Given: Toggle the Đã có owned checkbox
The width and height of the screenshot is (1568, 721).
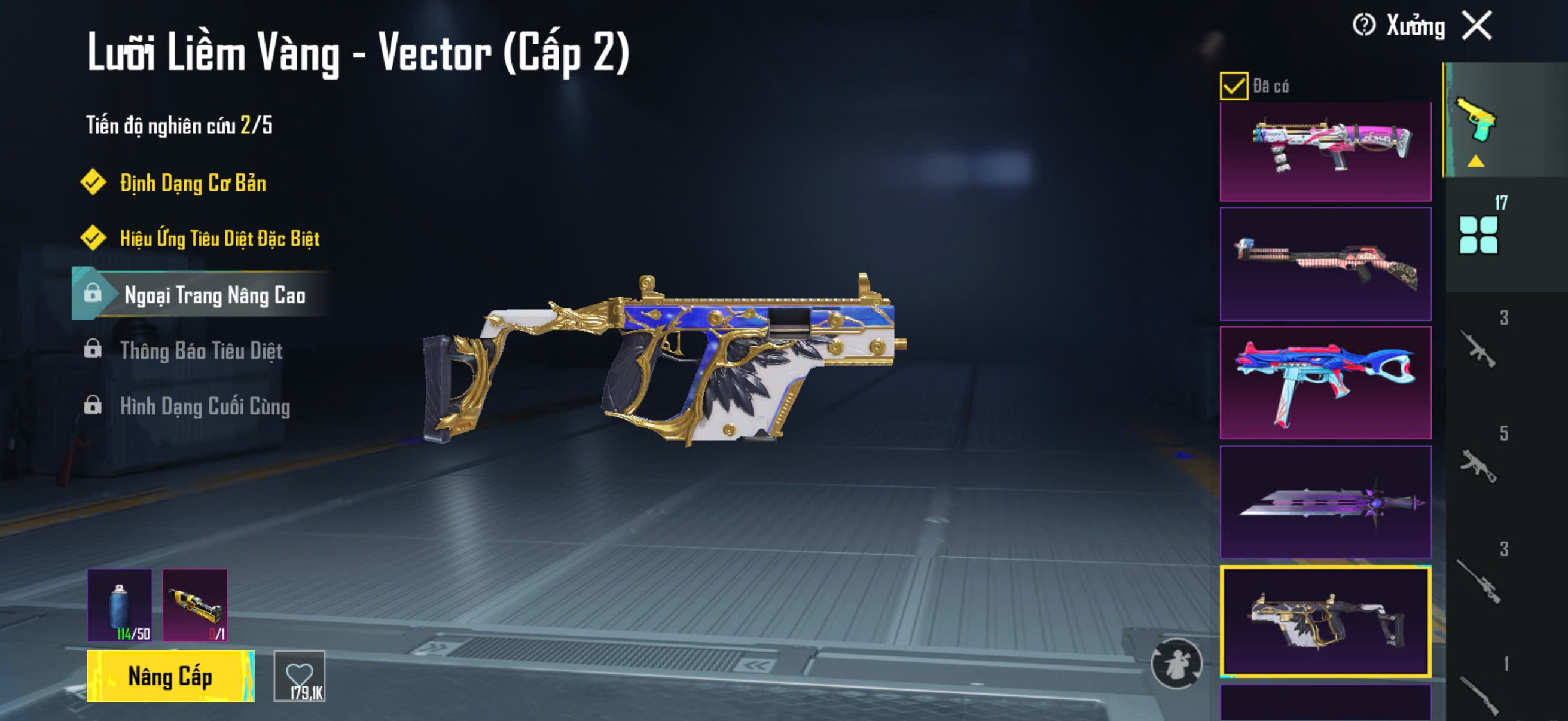Looking at the screenshot, I should coord(1233,85).
